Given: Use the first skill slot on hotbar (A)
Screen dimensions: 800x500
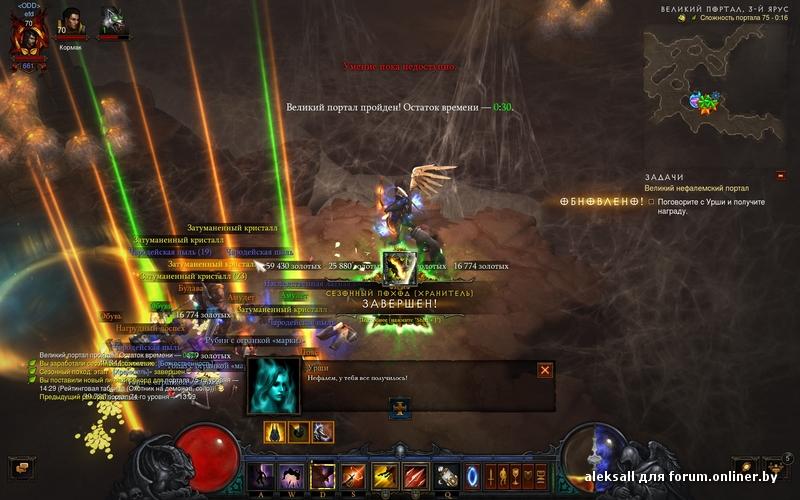Looking at the screenshot, I should [260, 475].
